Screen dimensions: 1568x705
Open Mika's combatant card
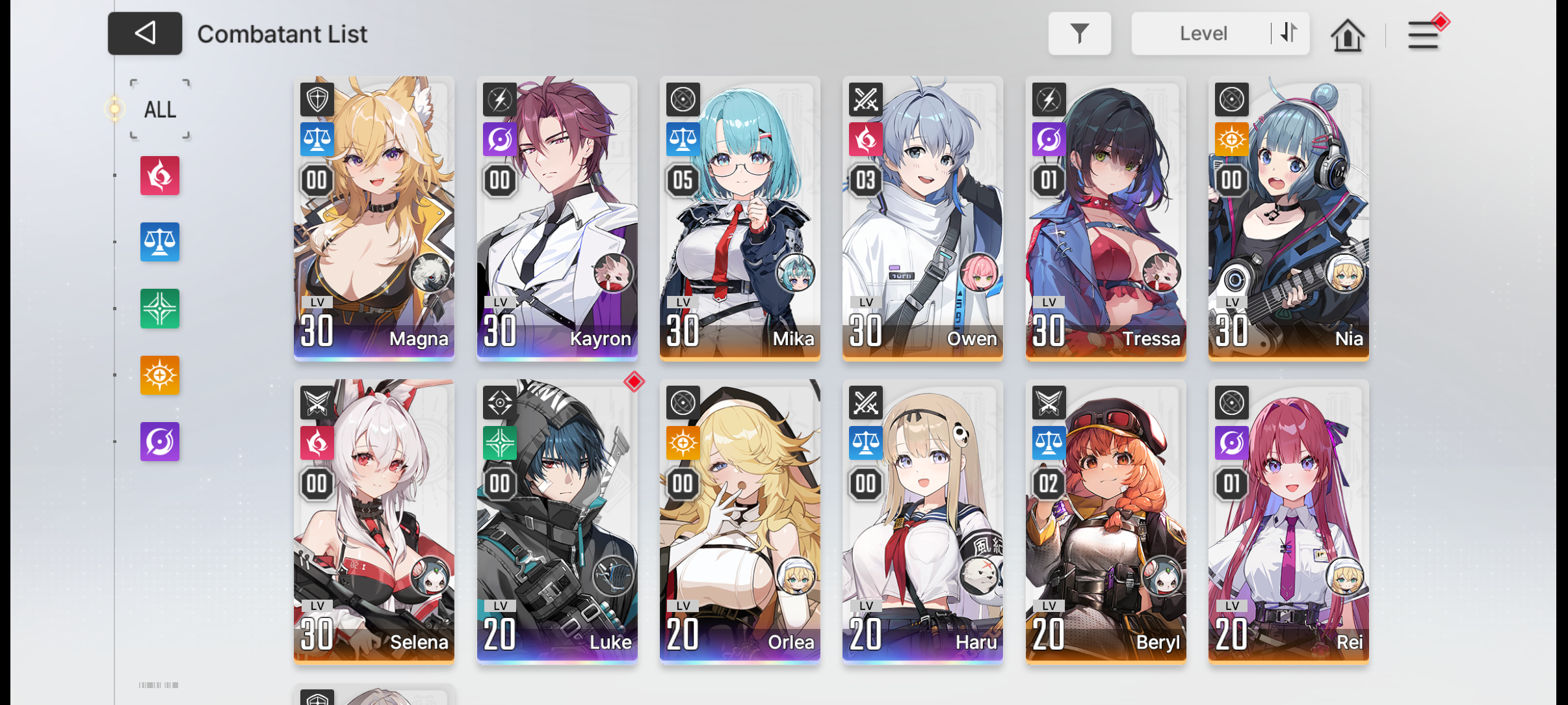click(740, 218)
